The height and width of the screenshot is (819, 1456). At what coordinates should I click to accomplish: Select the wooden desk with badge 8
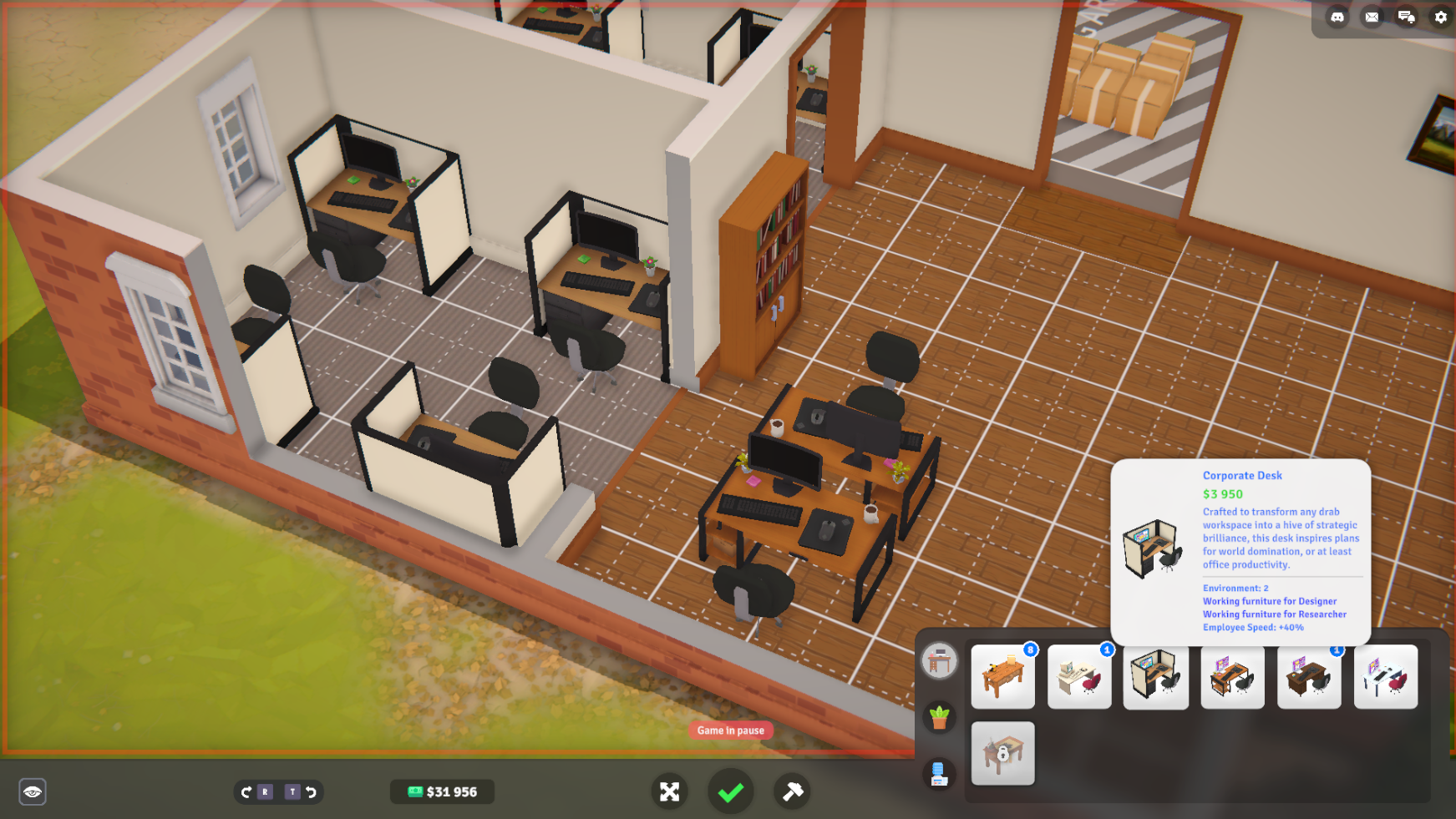pyautogui.click(x=1002, y=677)
